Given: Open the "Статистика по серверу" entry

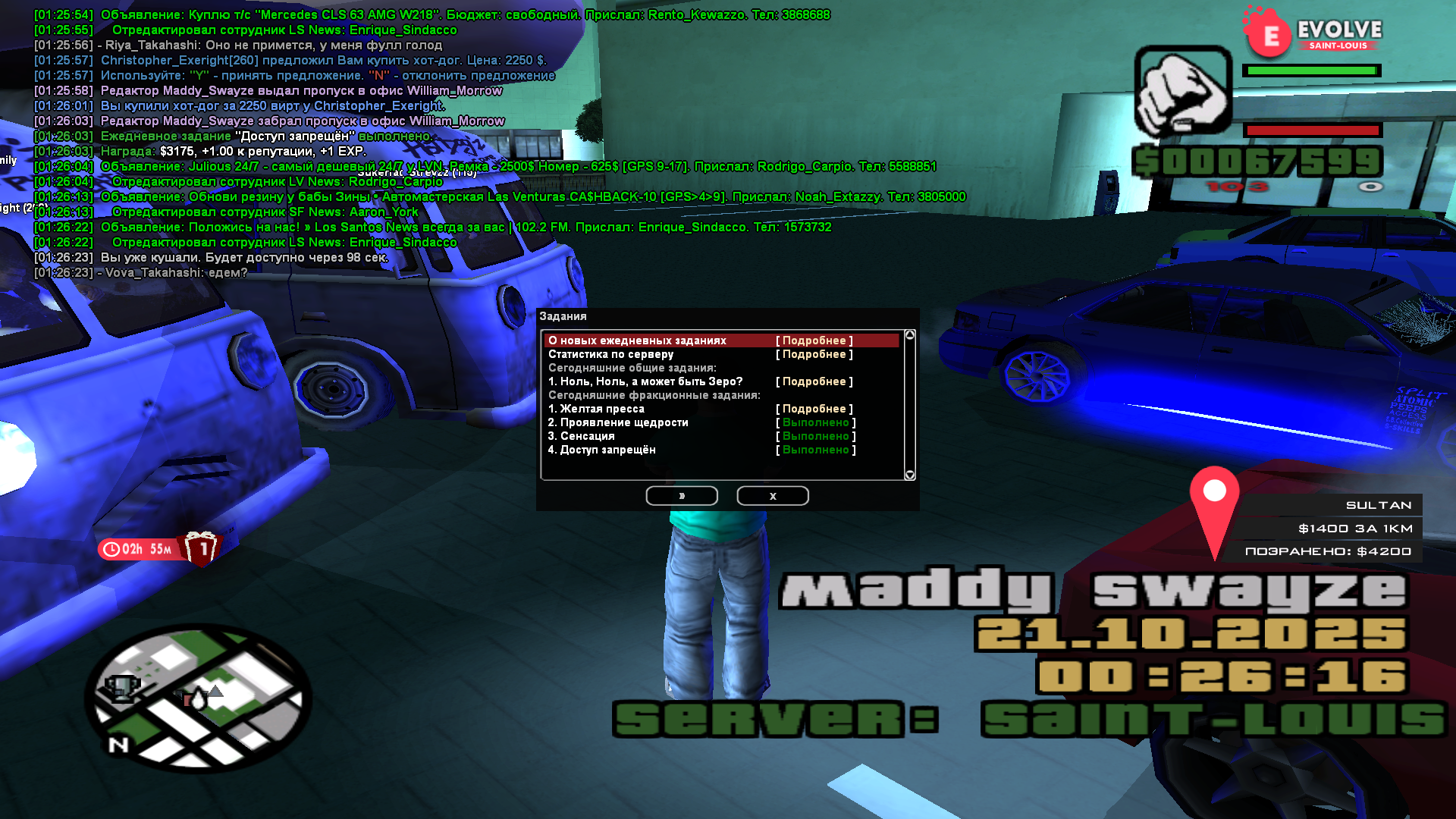Looking at the screenshot, I should click(610, 354).
